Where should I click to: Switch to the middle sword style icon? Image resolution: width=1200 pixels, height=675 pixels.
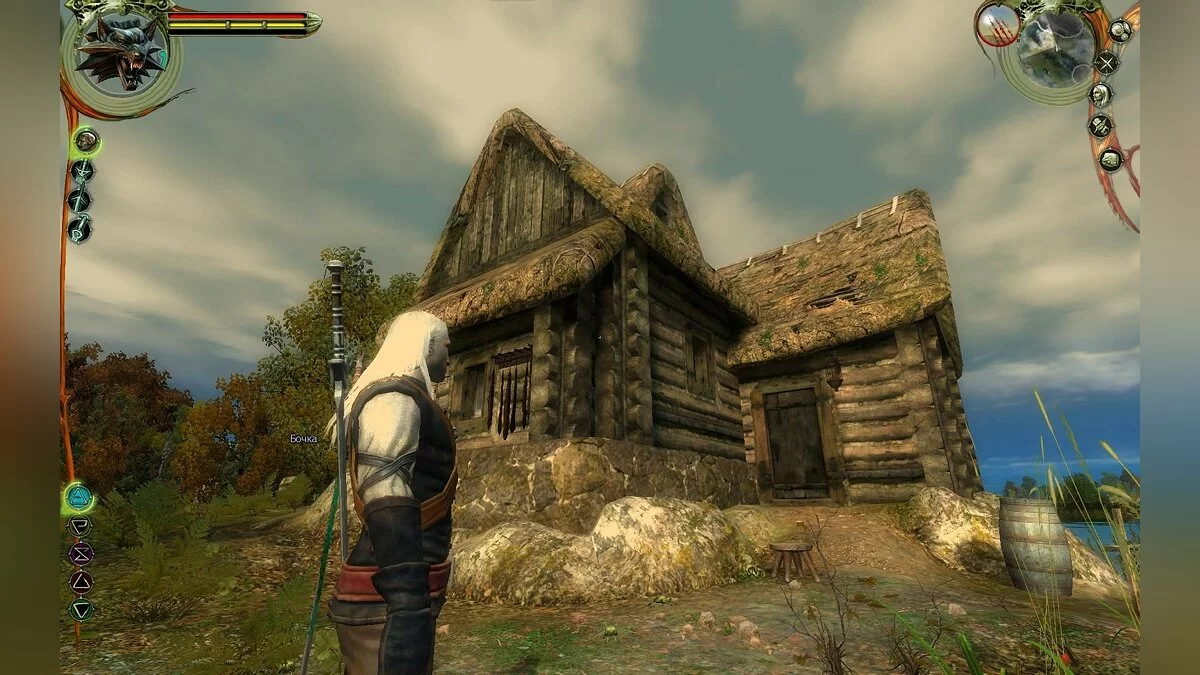(79, 200)
